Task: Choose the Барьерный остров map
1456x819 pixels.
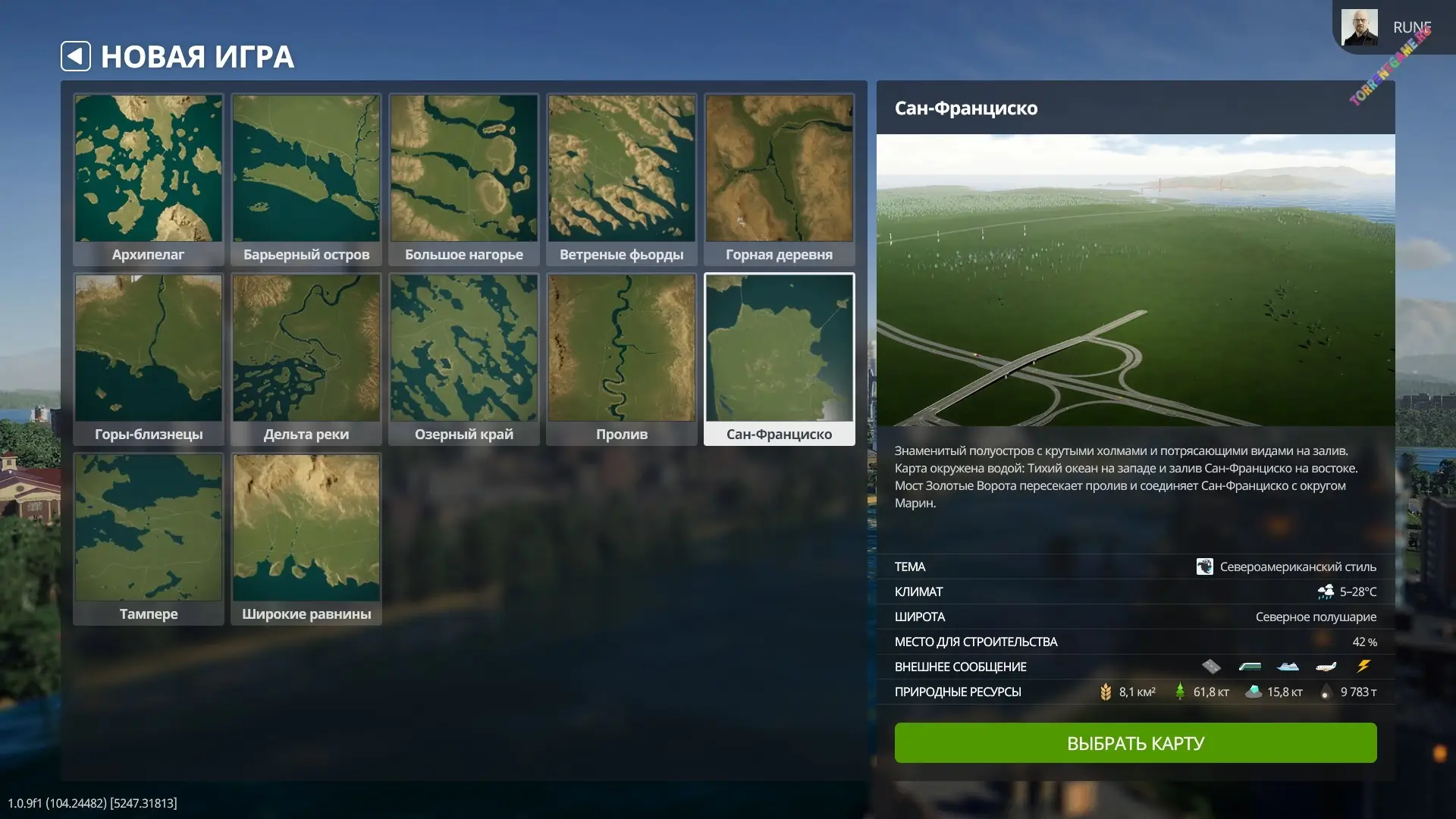Action: coord(306,179)
